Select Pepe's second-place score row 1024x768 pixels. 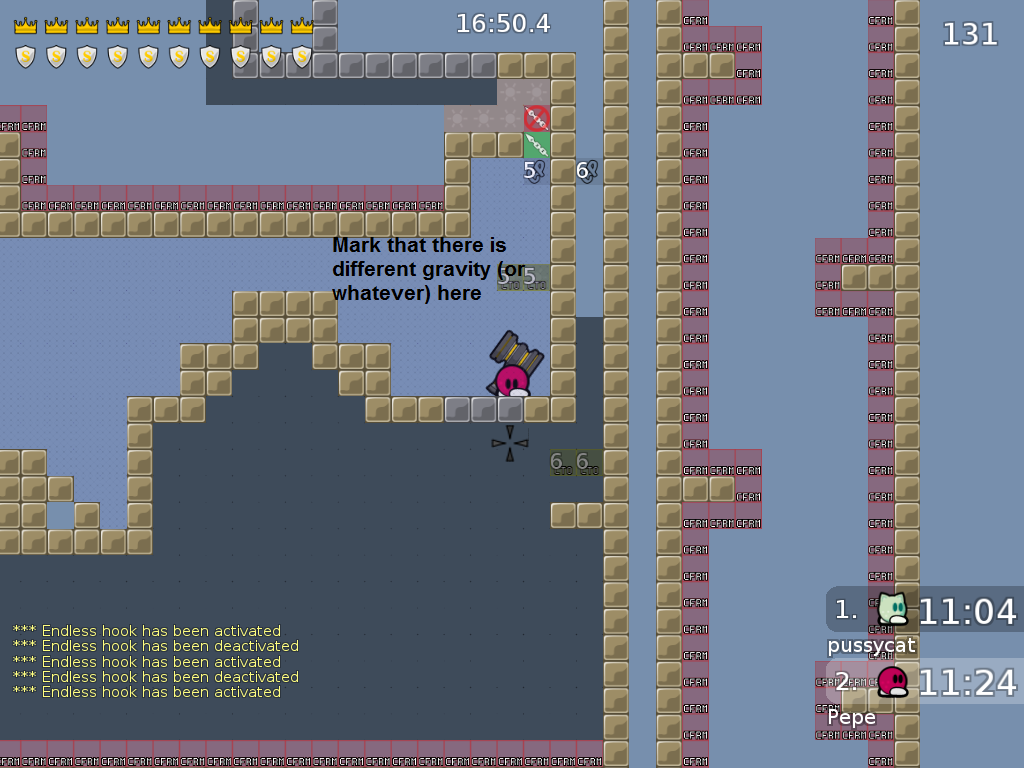click(x=925, y=682)
